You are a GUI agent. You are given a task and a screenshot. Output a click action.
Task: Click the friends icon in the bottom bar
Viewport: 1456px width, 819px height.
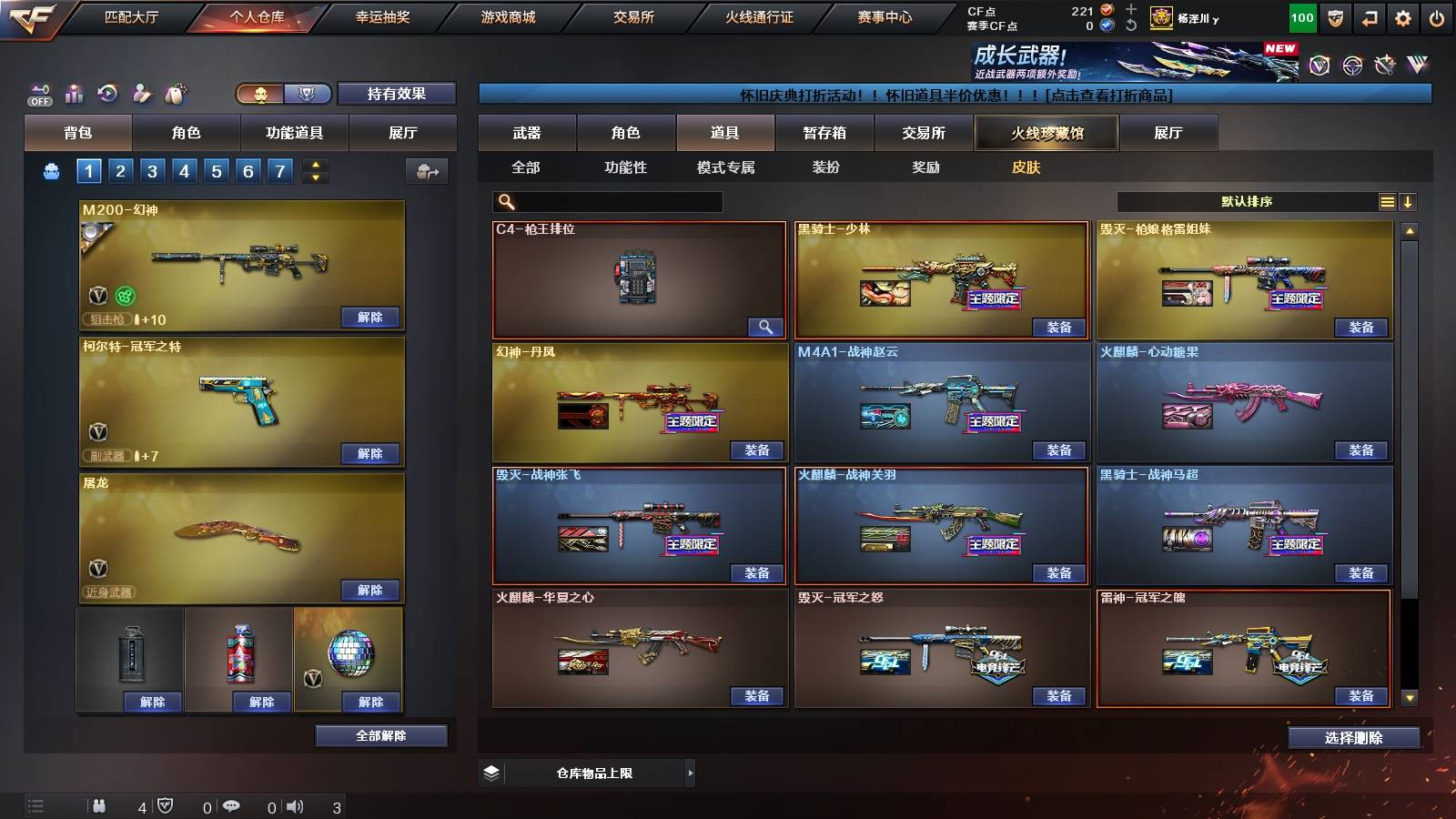coord(100,805)
